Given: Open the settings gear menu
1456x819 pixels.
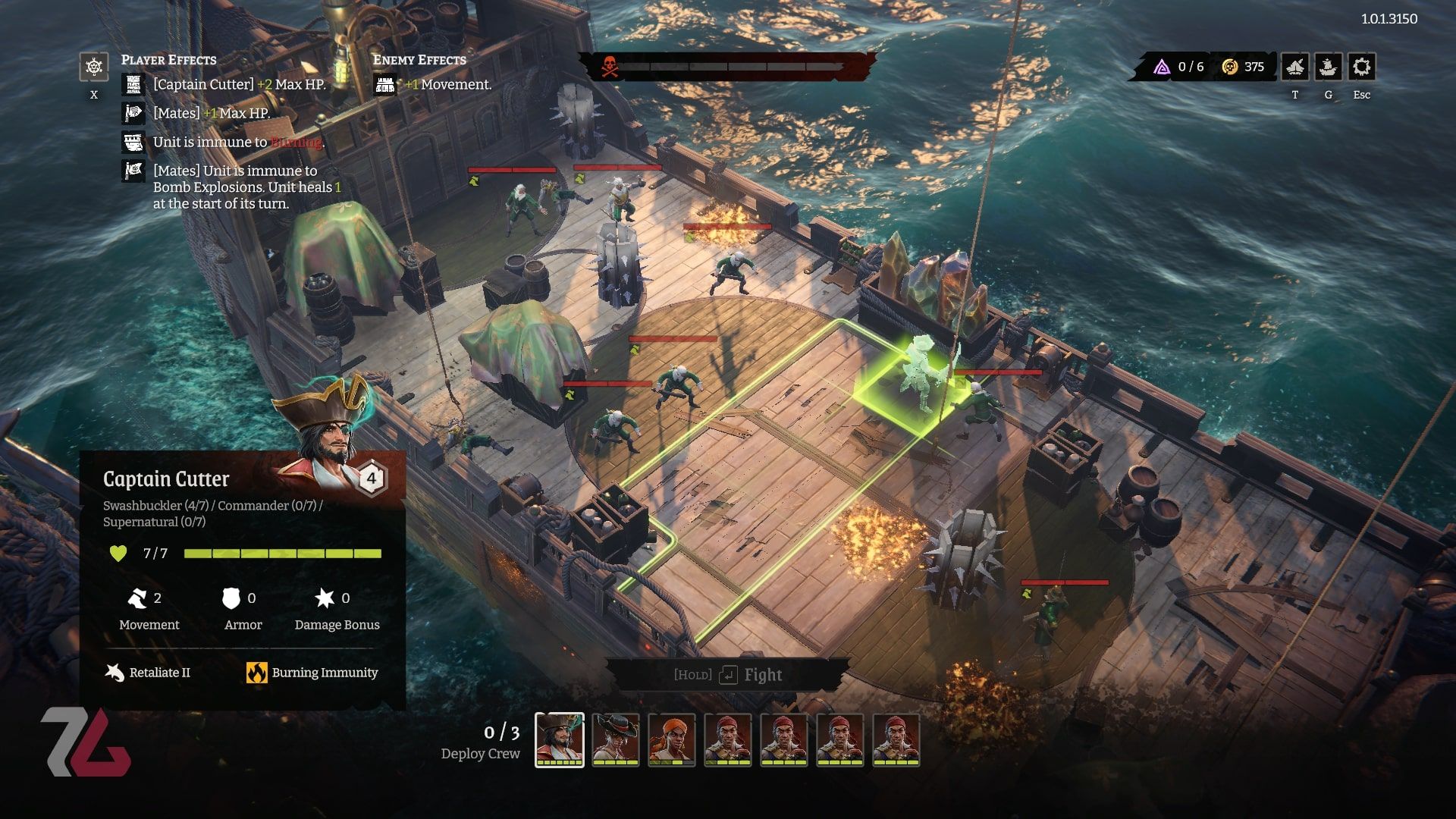Looking at the screenshot, I should [1361, 67].
